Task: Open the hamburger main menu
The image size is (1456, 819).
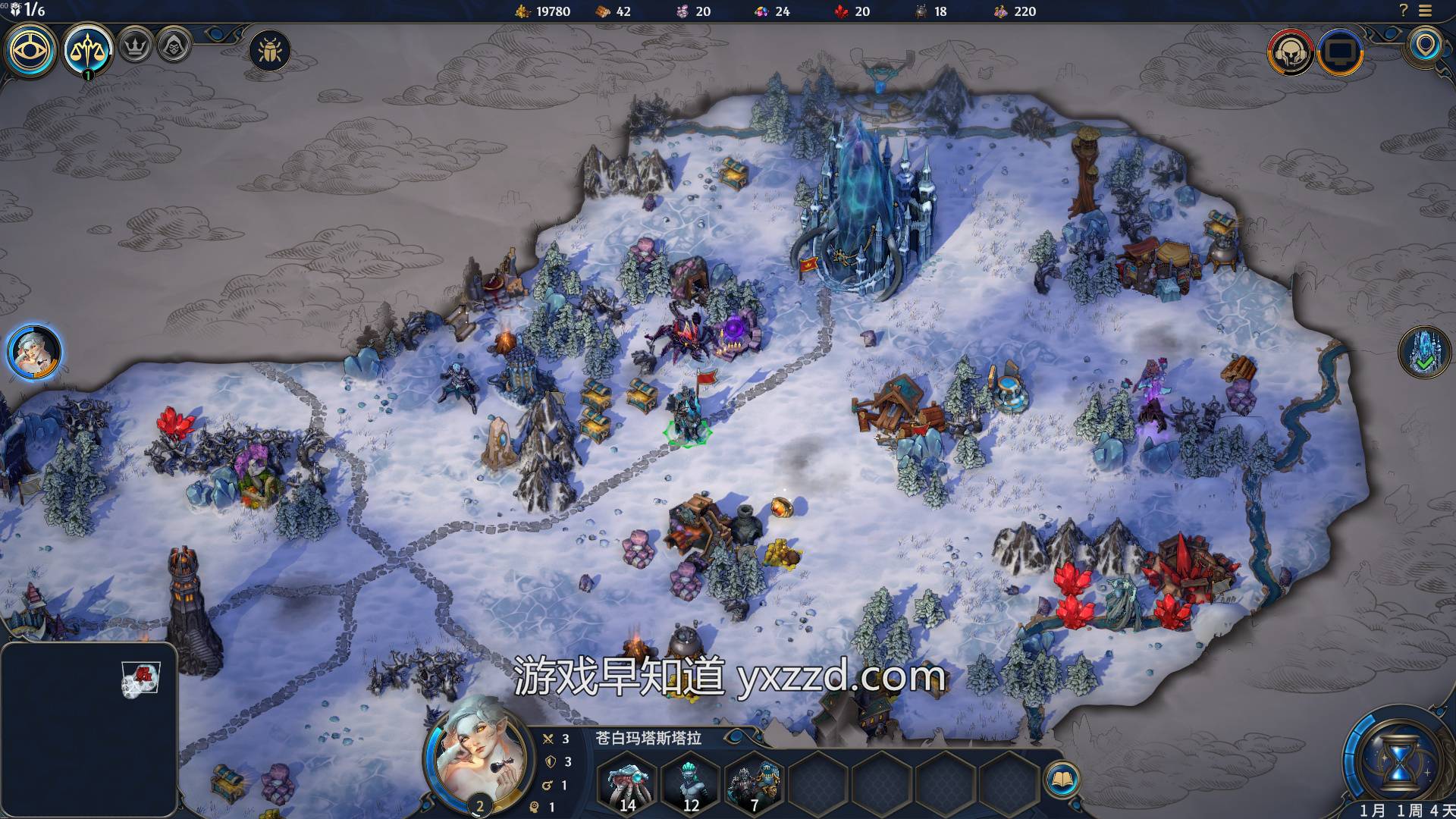Action: tap(1425, 11)
